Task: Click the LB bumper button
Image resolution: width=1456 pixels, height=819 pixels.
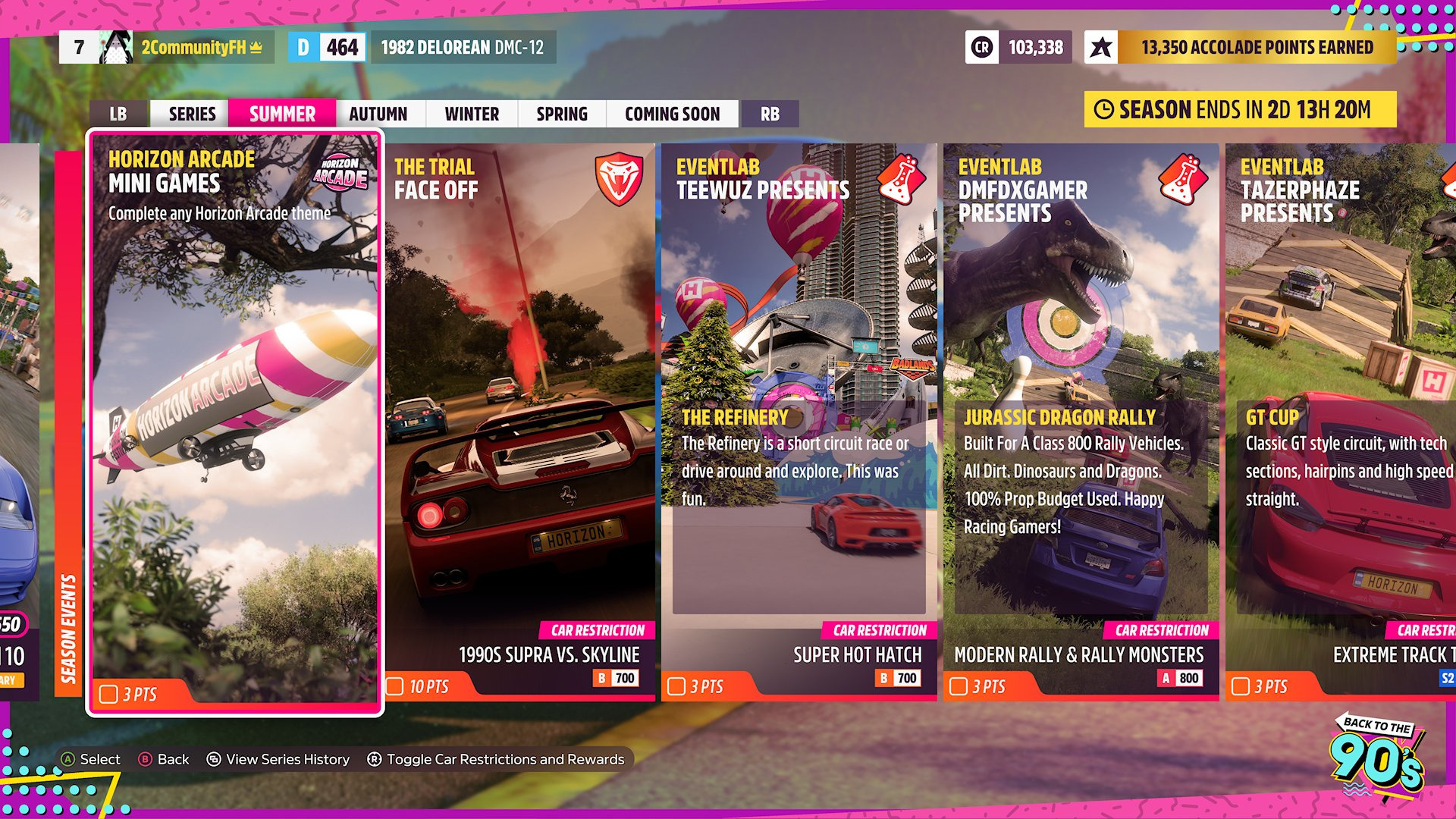Action: pos(118,114)
